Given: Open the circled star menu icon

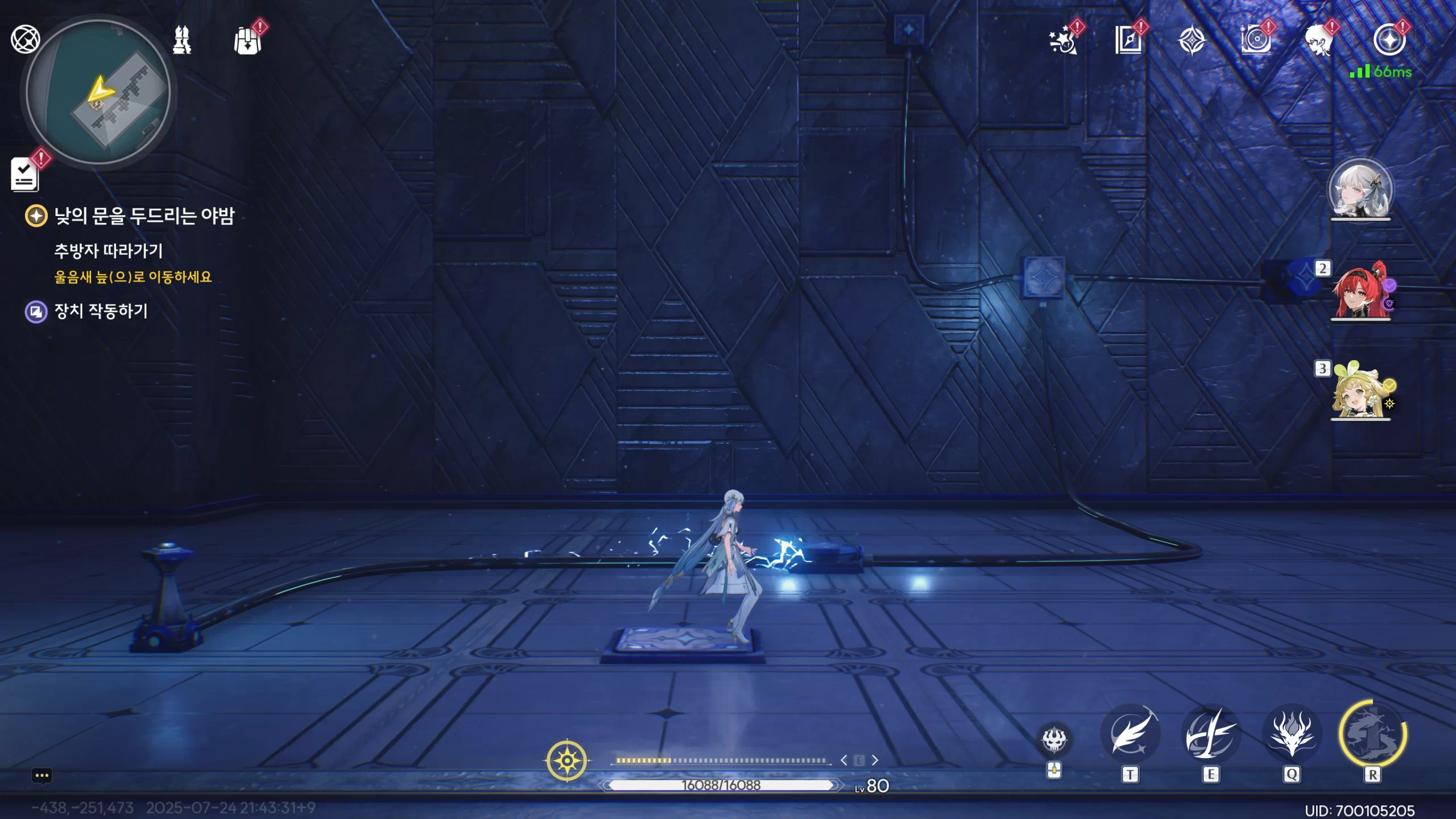Looking at the screenshot, I should pyautogui.click(x=1389, y=40).
